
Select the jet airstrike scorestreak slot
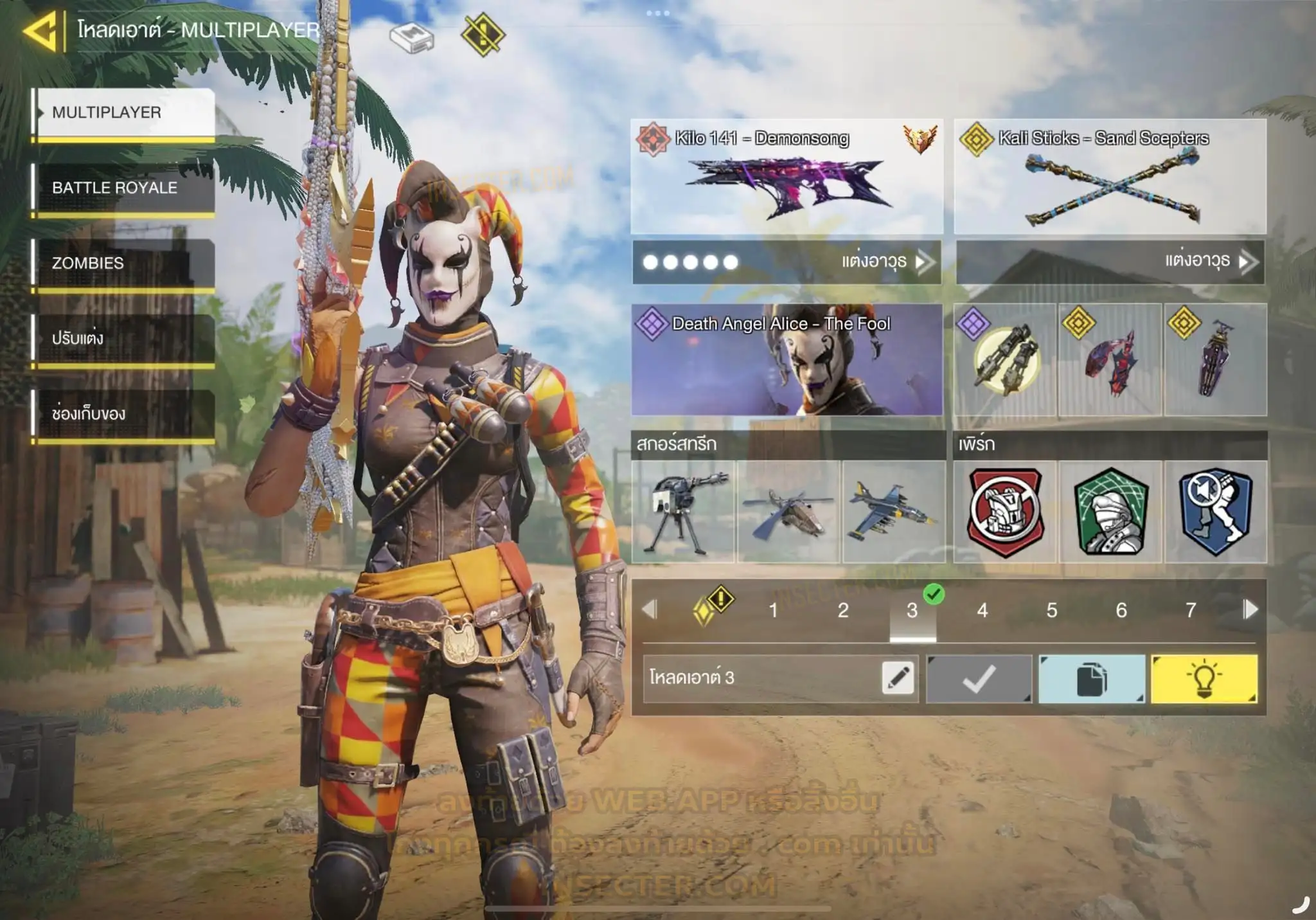click(893, 512)
